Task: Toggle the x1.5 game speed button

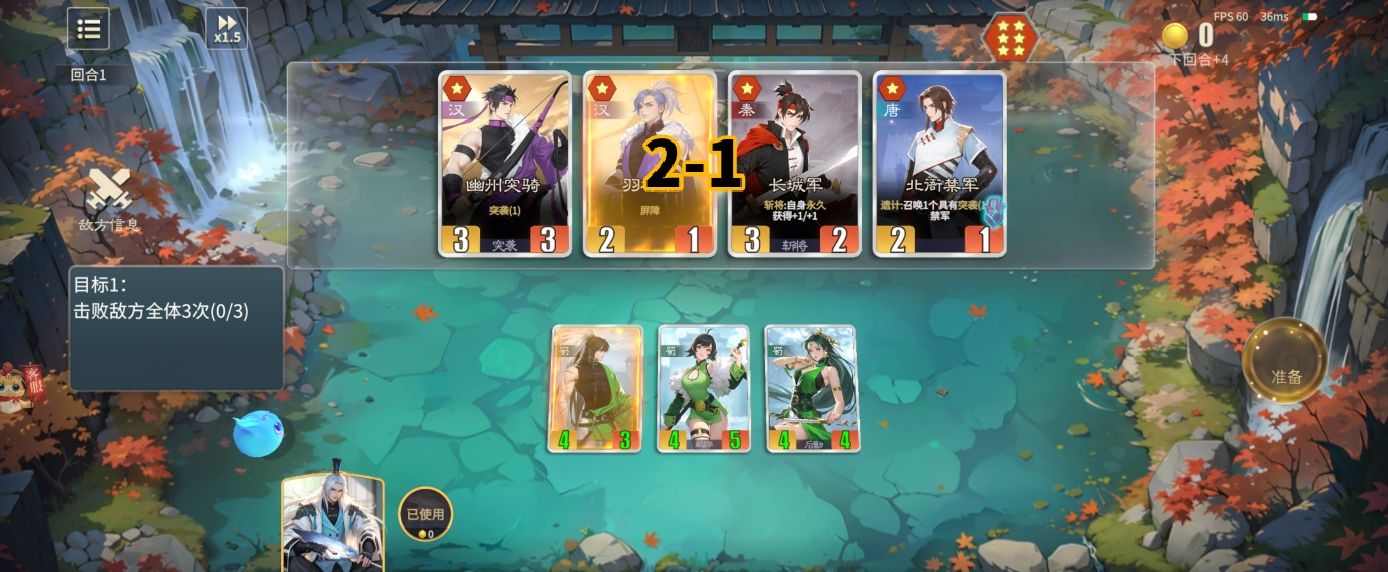Action: coord(226,28)
